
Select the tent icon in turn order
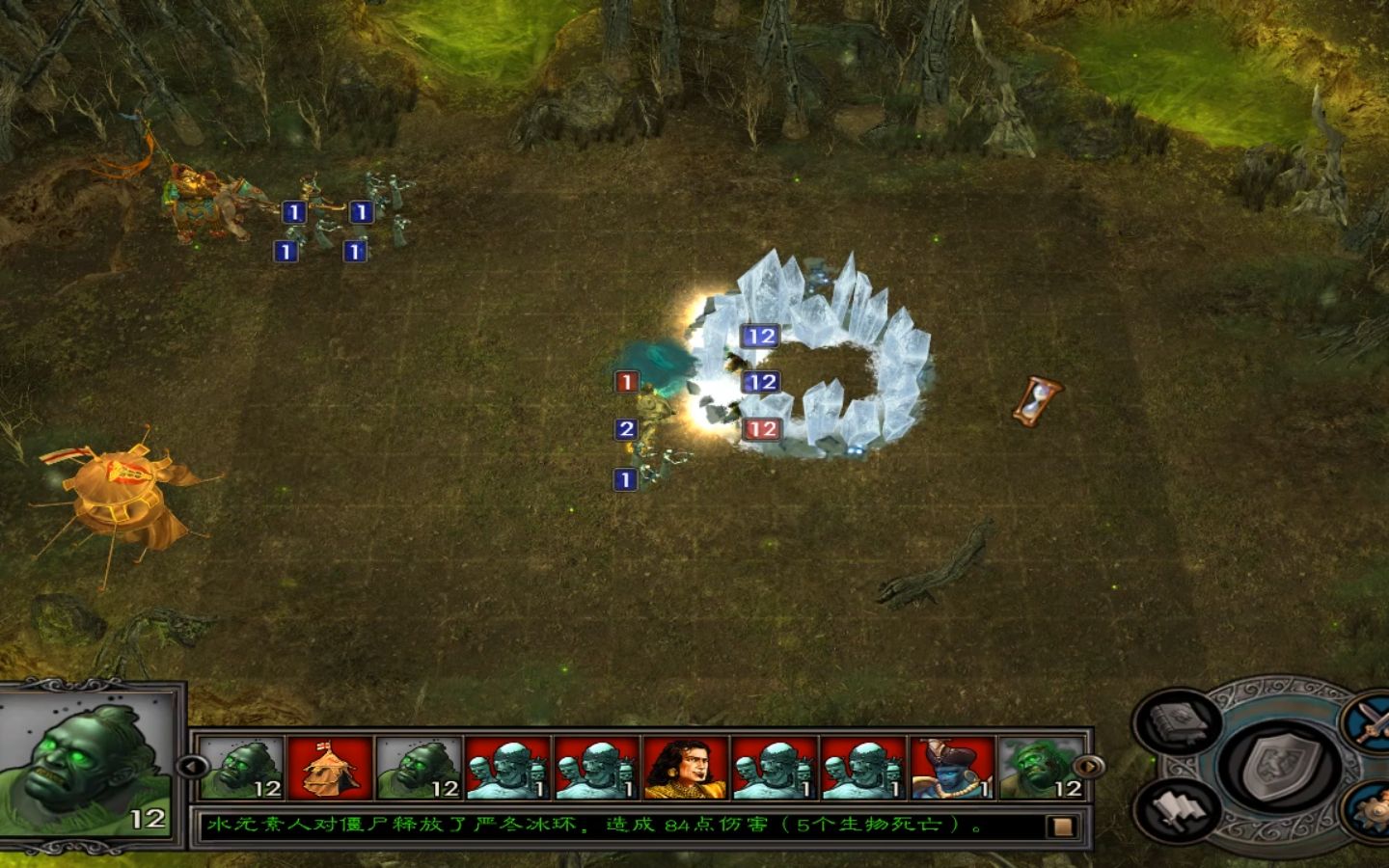[330, 769]
